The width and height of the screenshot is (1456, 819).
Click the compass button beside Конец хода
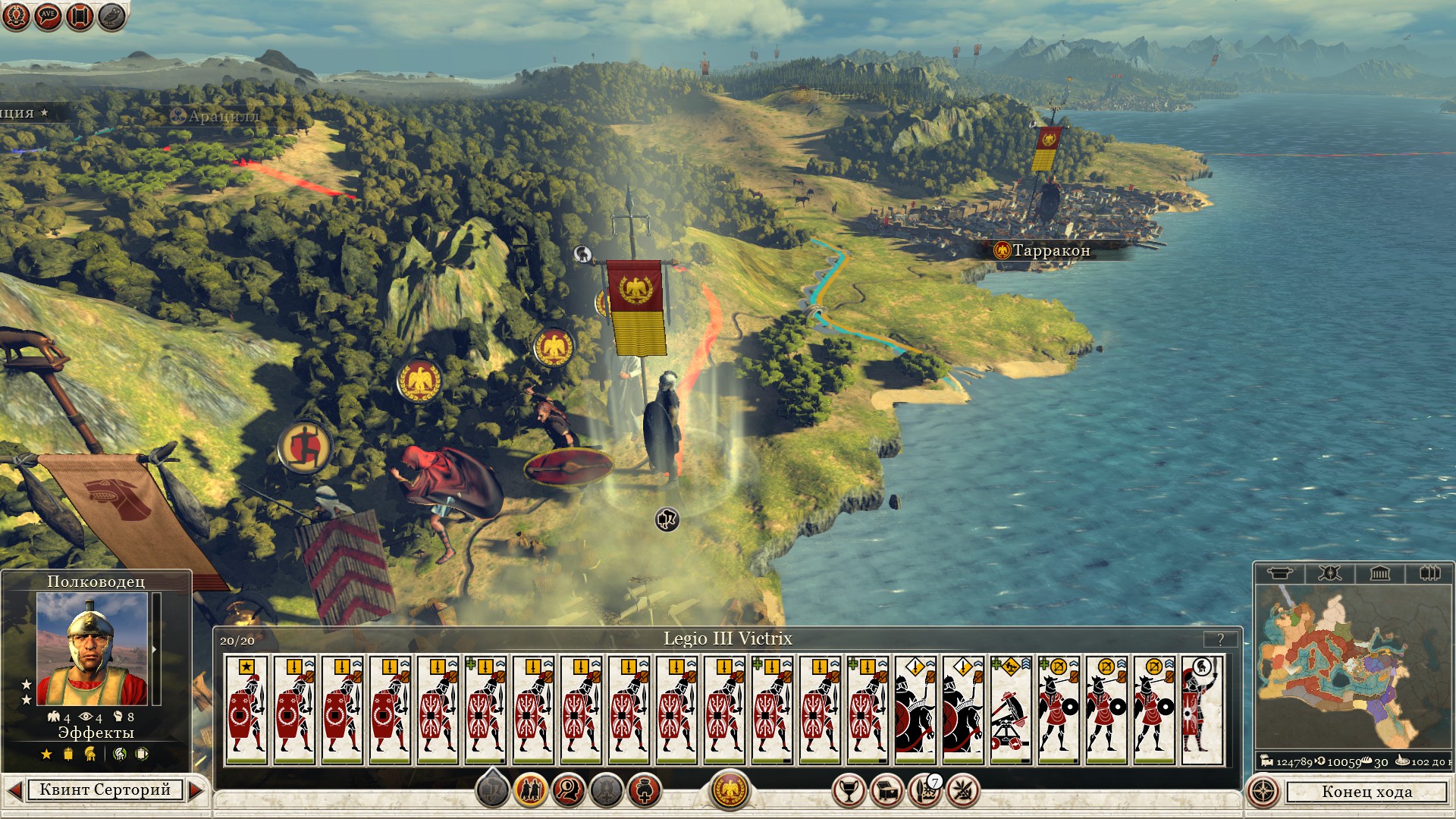point(1263,792)
